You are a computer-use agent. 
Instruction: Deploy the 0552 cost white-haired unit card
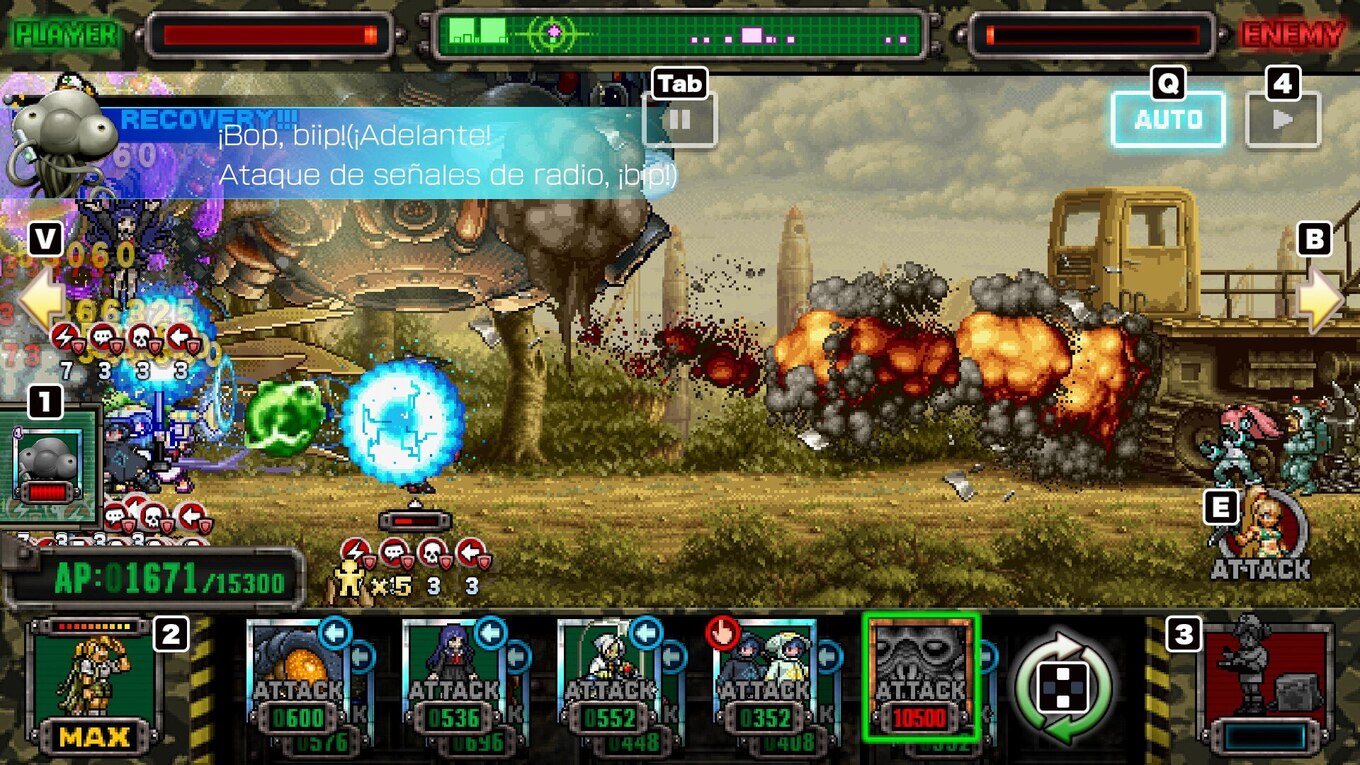[609, 680]
